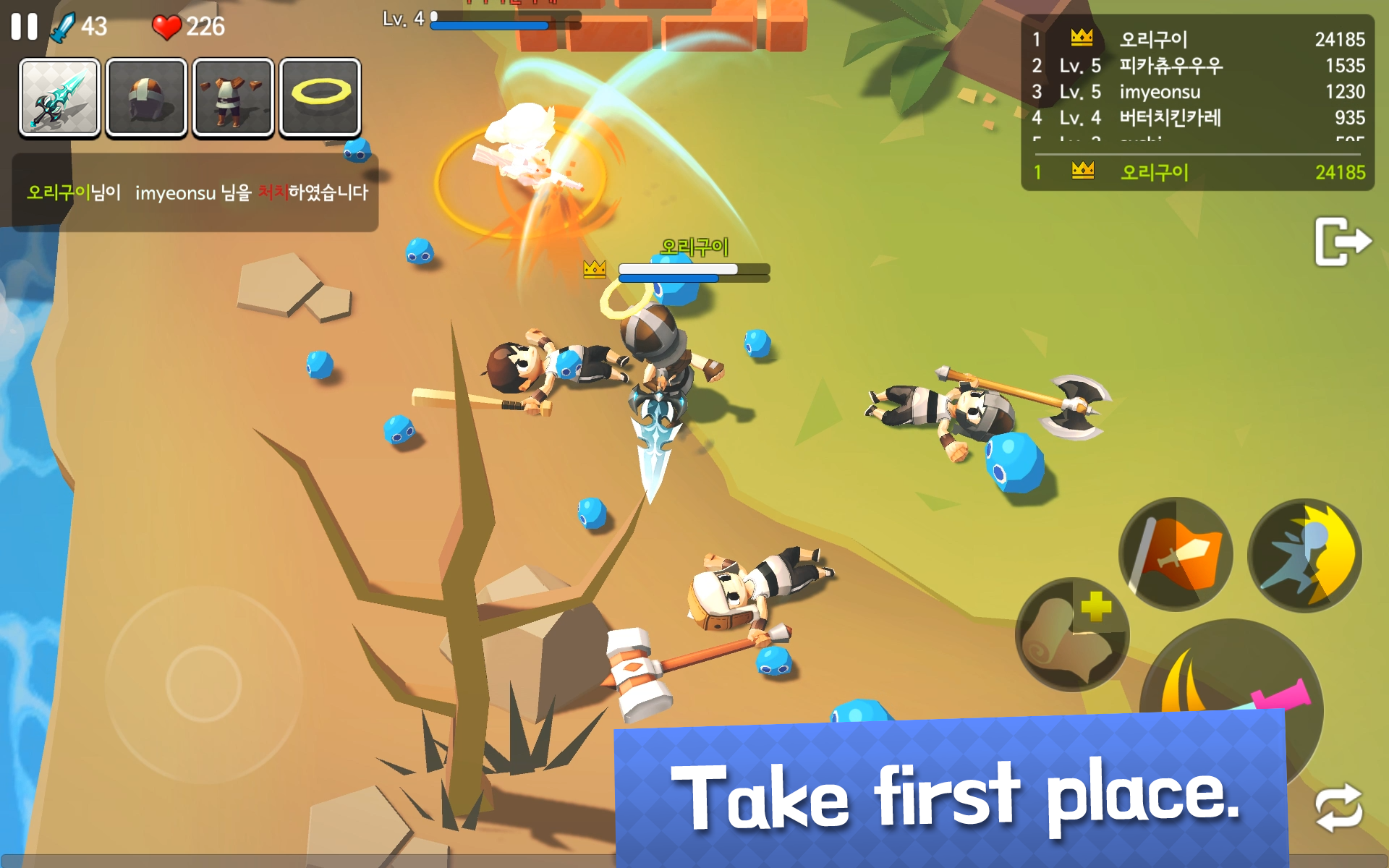This screenshot has width=1389, height=868.
Task: Inspect the armor equipment slot
Action: [233, 99]
